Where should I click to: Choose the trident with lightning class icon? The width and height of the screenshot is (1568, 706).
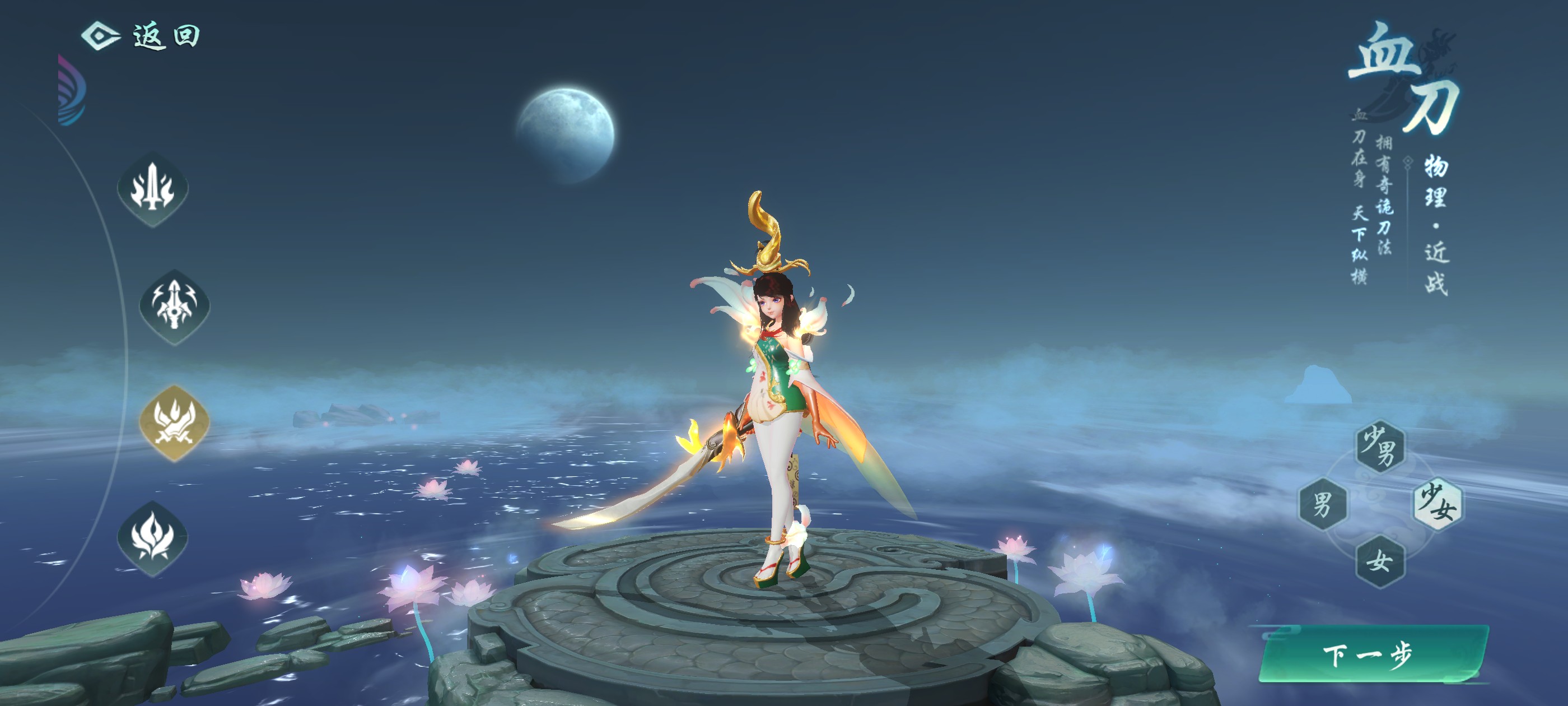(x=175, y=306)
